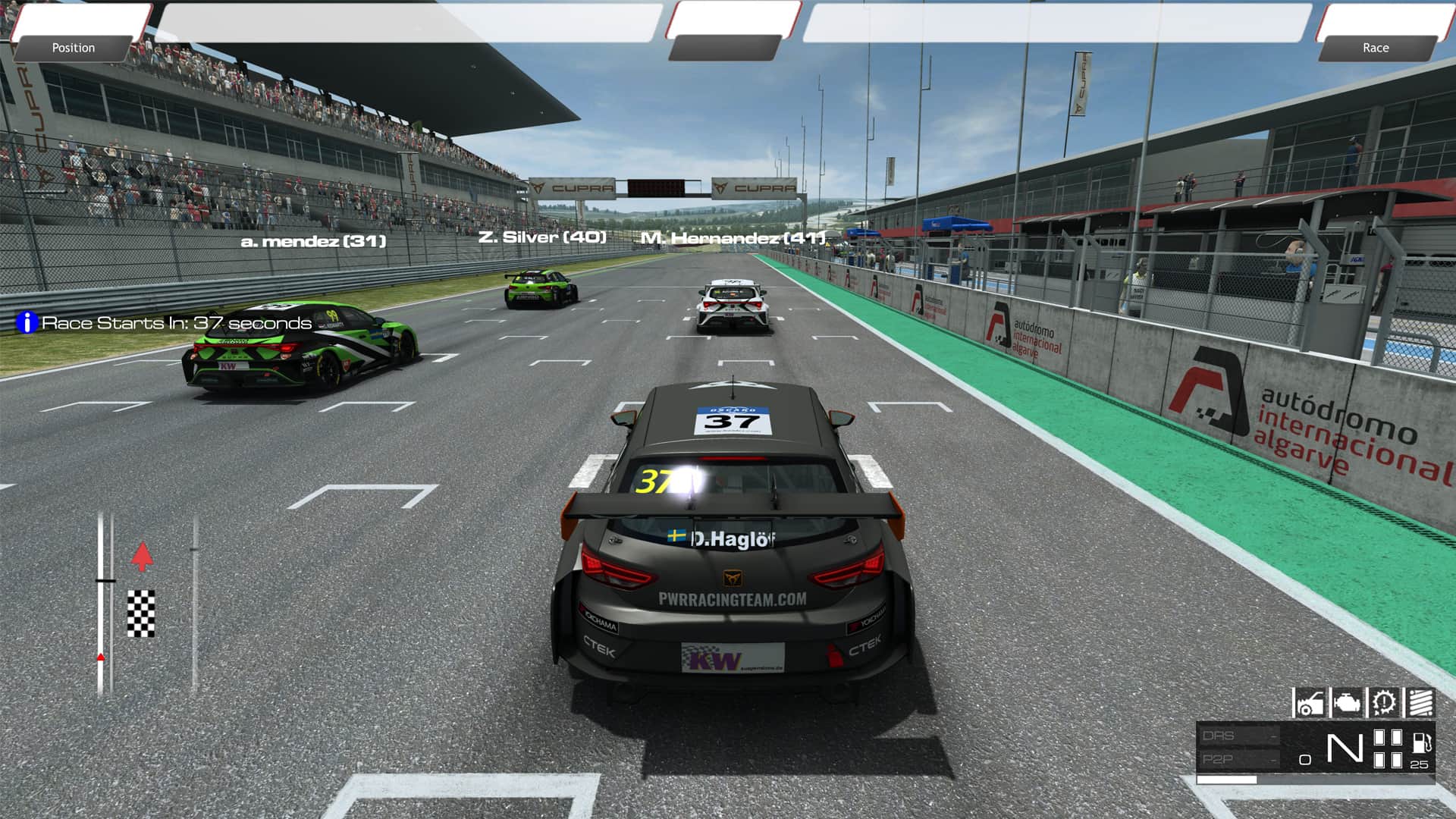Image resolution: width=1456 pixels, height=819 pixels.
Task: Expand the Position panel in the top-left
Action: coord(74,48)
